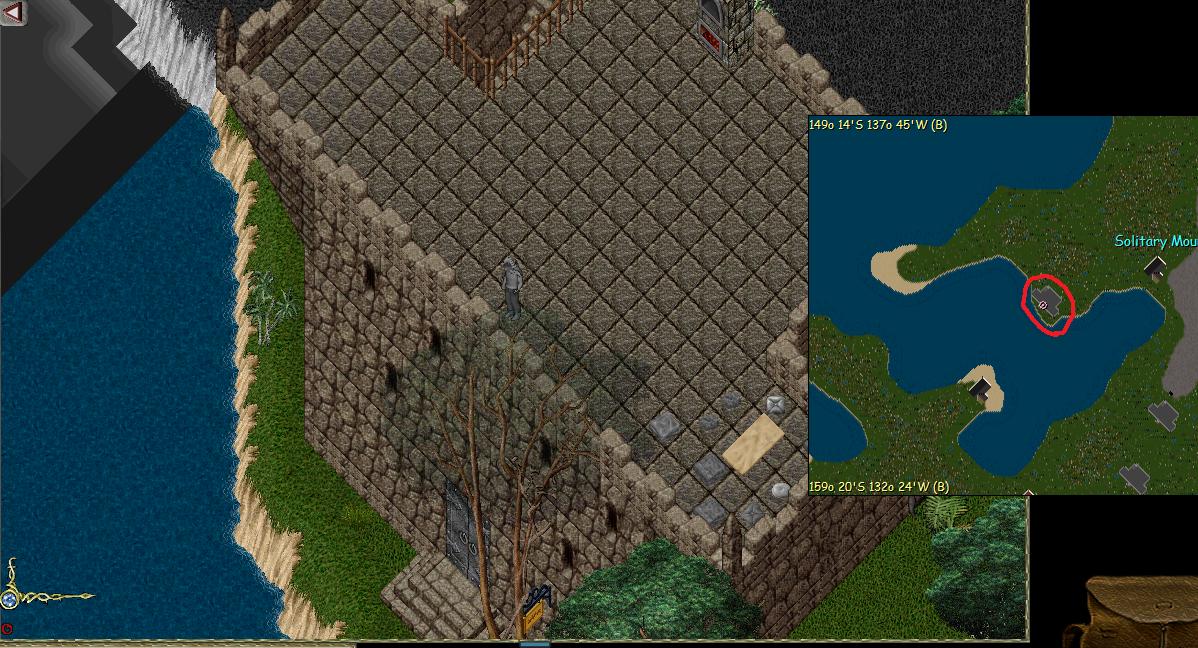This screenshot has height=648, width=1198.
Task: Click the sandy island house on the map
Action: [x=981, y=387]
